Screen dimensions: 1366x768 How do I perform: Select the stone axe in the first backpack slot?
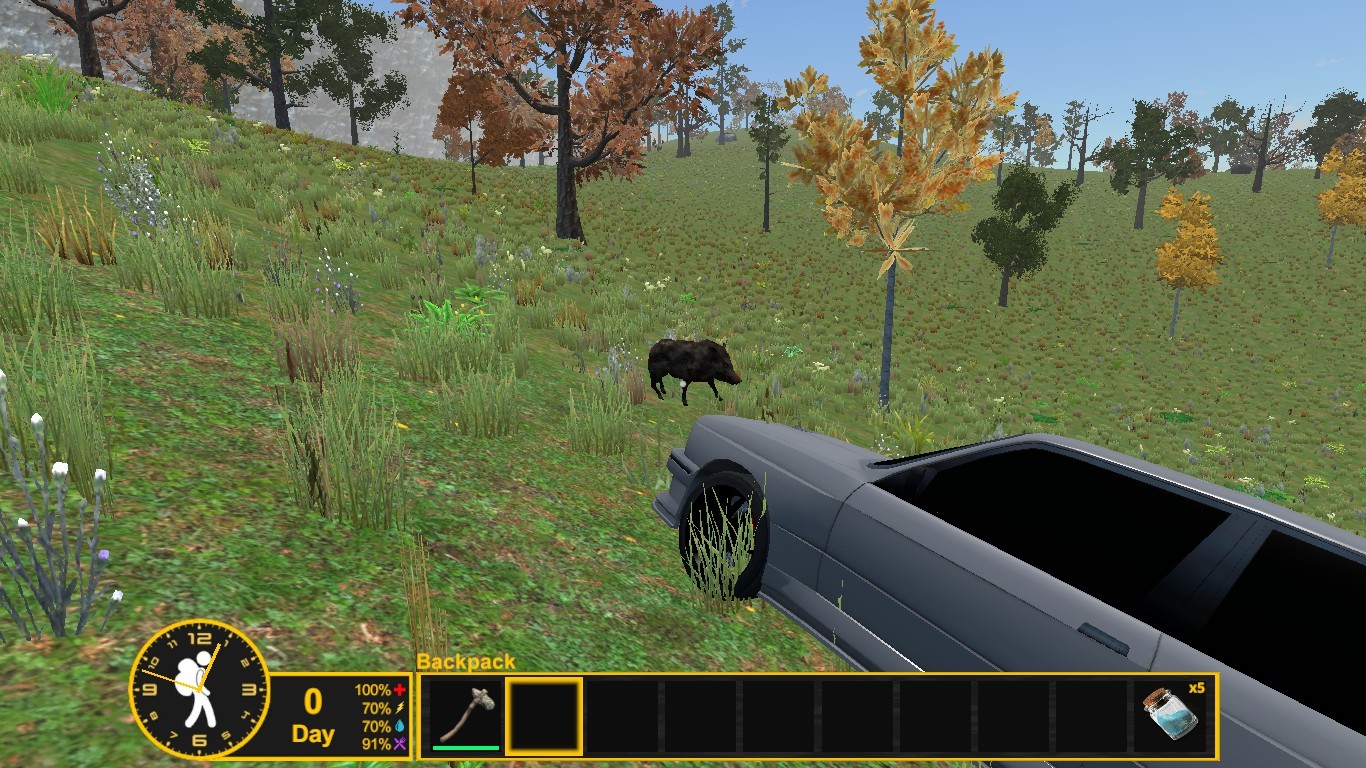pos(466,713)
